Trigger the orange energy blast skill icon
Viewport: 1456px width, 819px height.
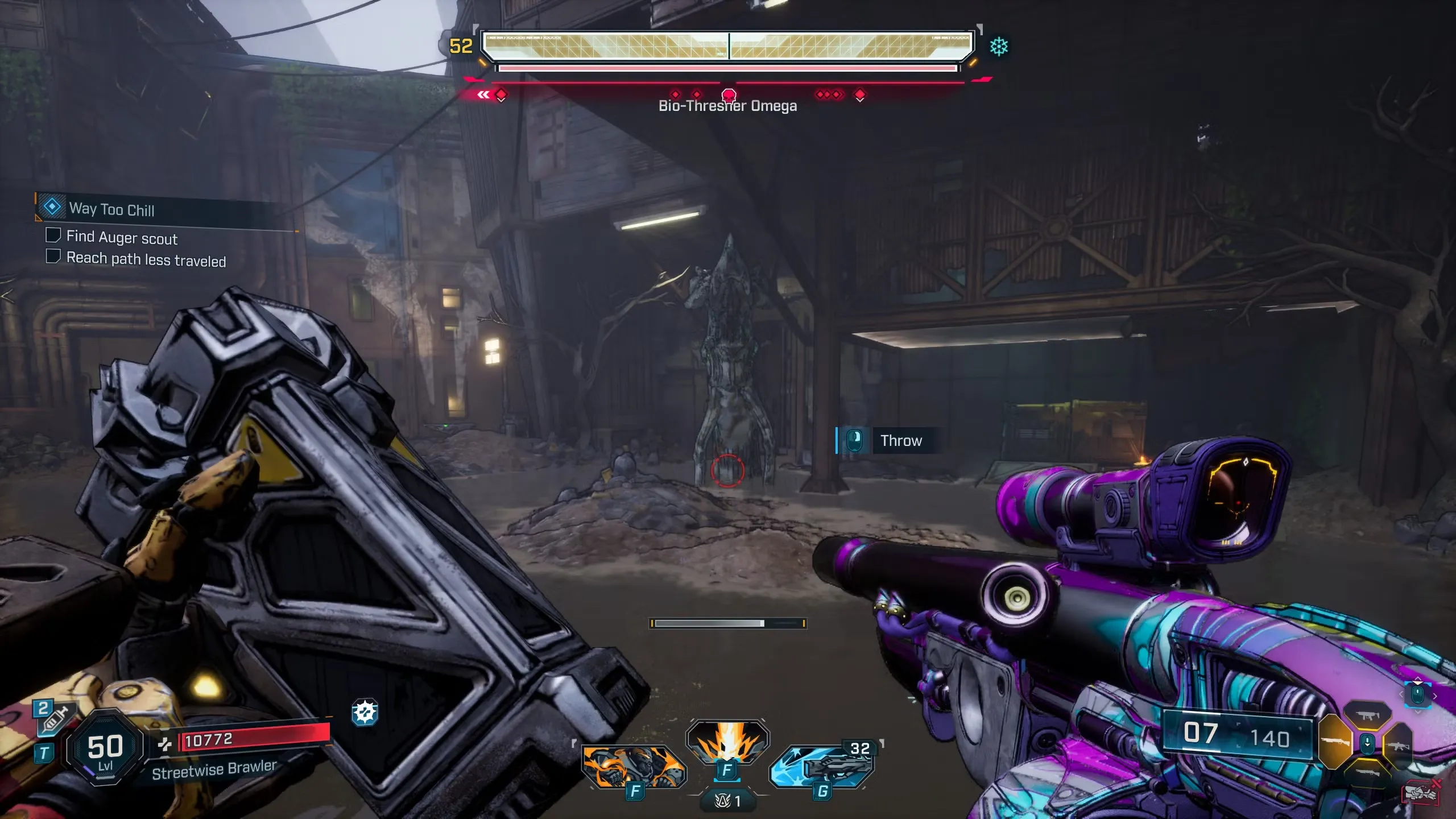(x=727, y=741)
